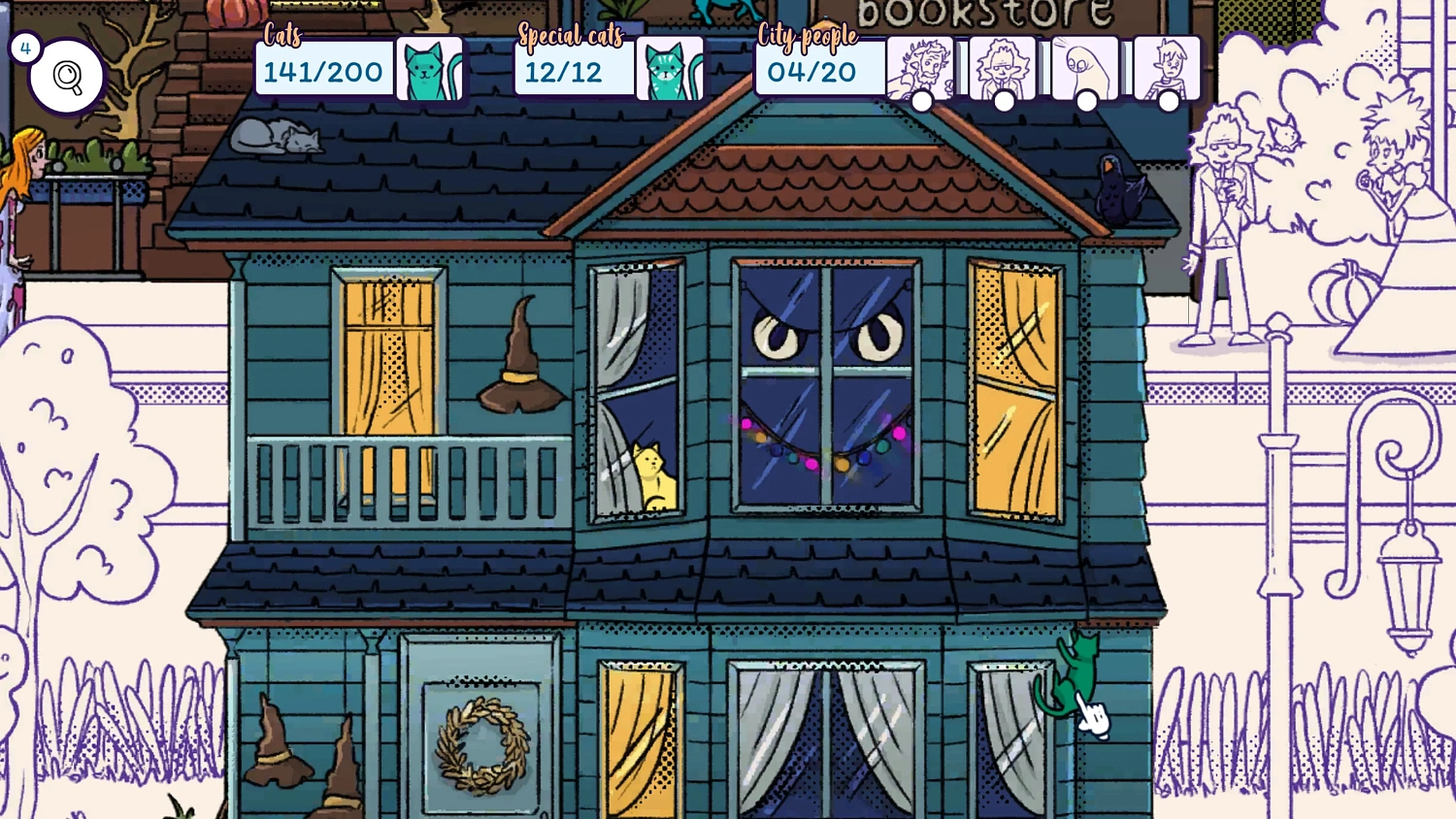Click the hint counter badge showing 4
This screenshot has width=1456, height=819.
[x=24, y=46]
